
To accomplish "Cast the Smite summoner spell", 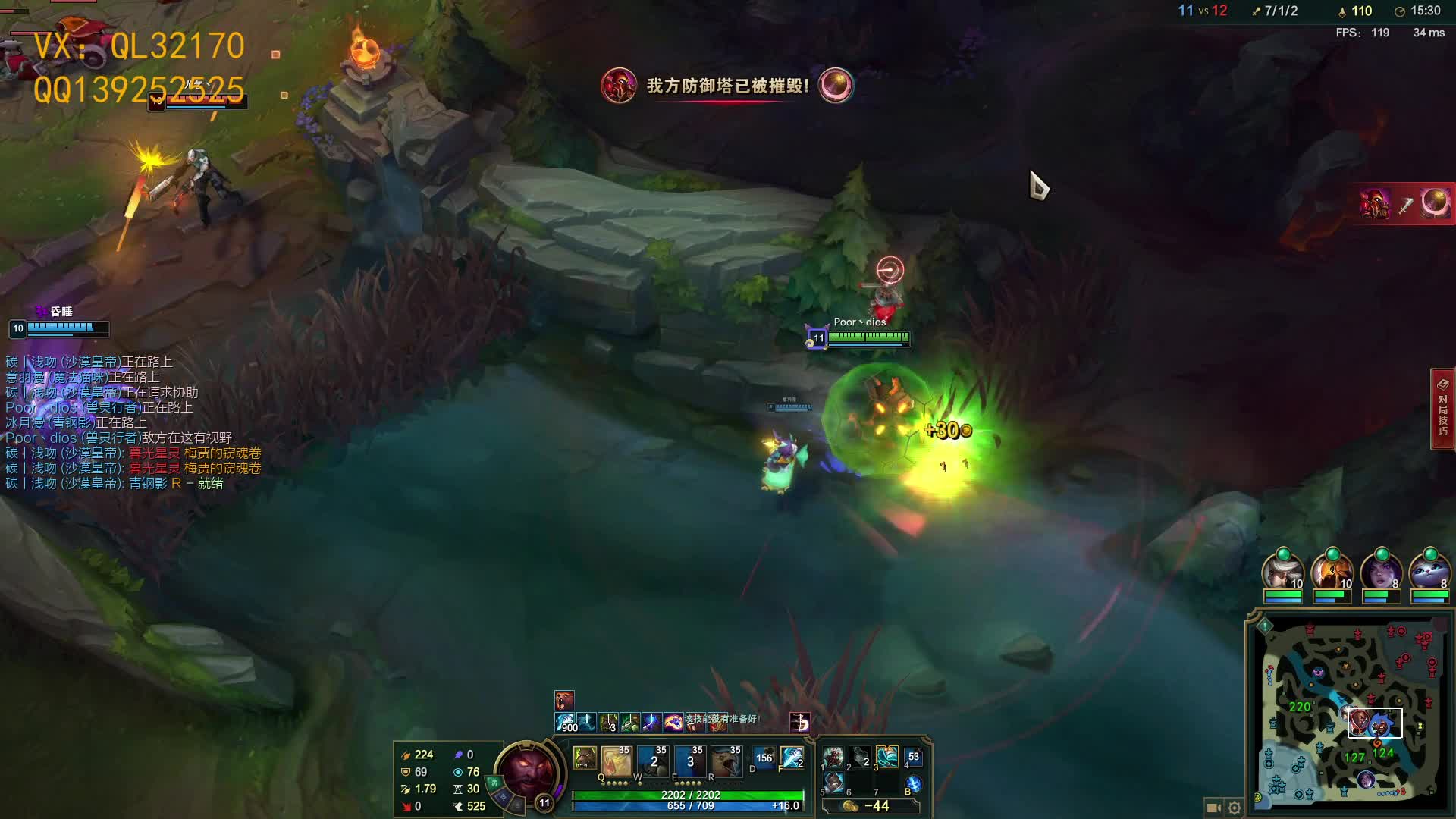I will [792, 758].
